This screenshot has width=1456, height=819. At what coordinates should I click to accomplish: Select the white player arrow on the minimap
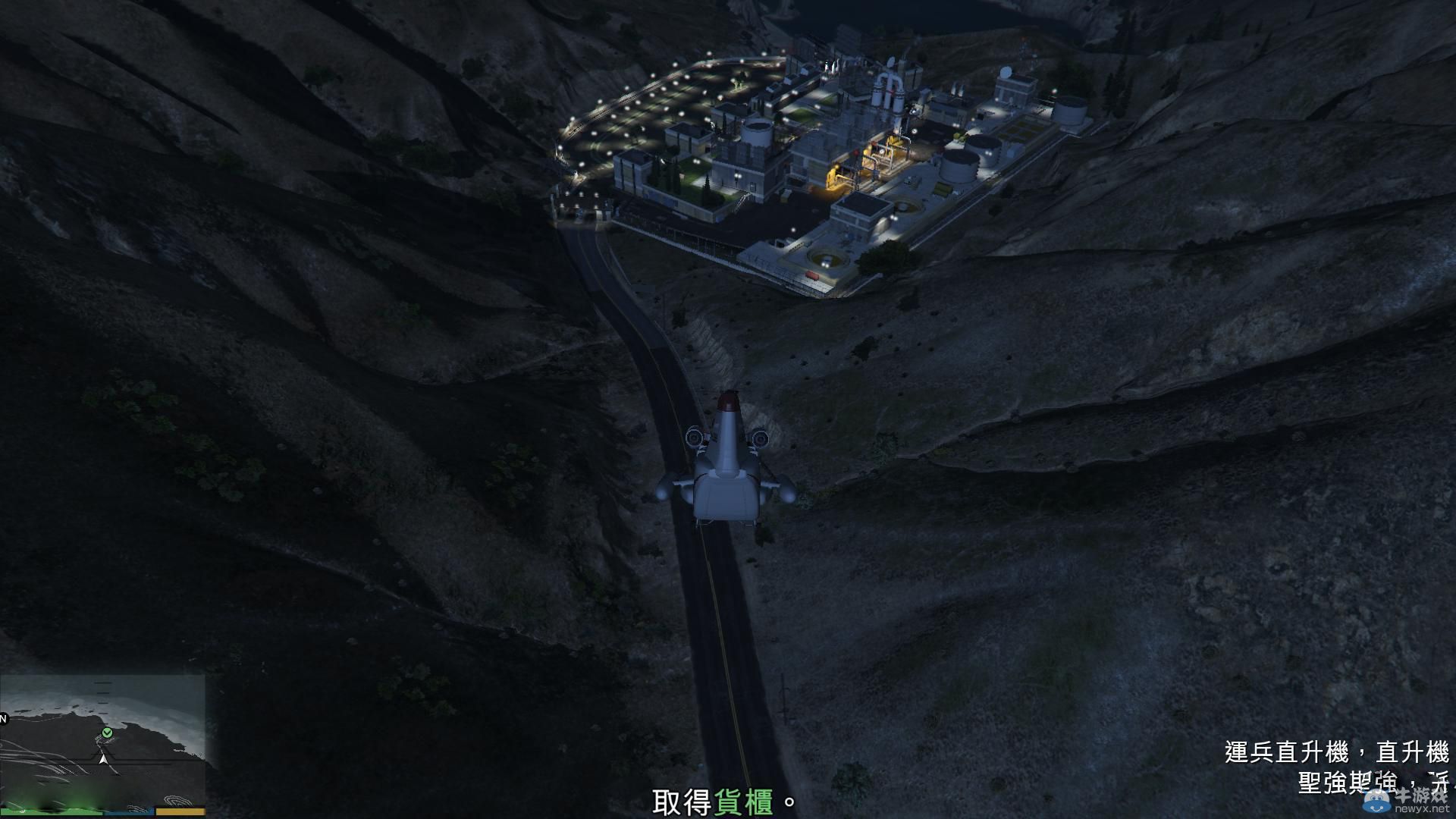(103, 760)
